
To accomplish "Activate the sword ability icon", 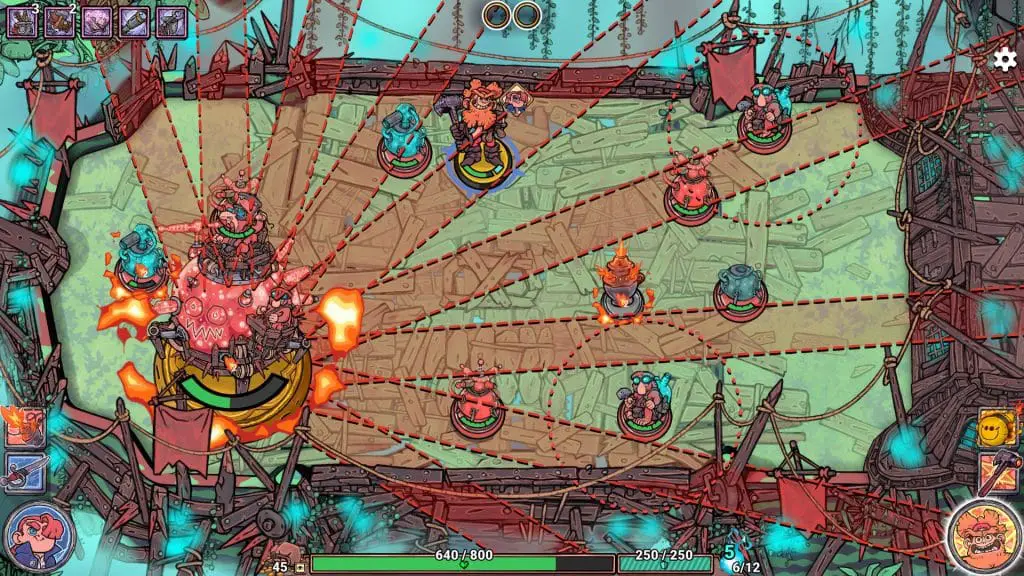I will click(24, 472).
